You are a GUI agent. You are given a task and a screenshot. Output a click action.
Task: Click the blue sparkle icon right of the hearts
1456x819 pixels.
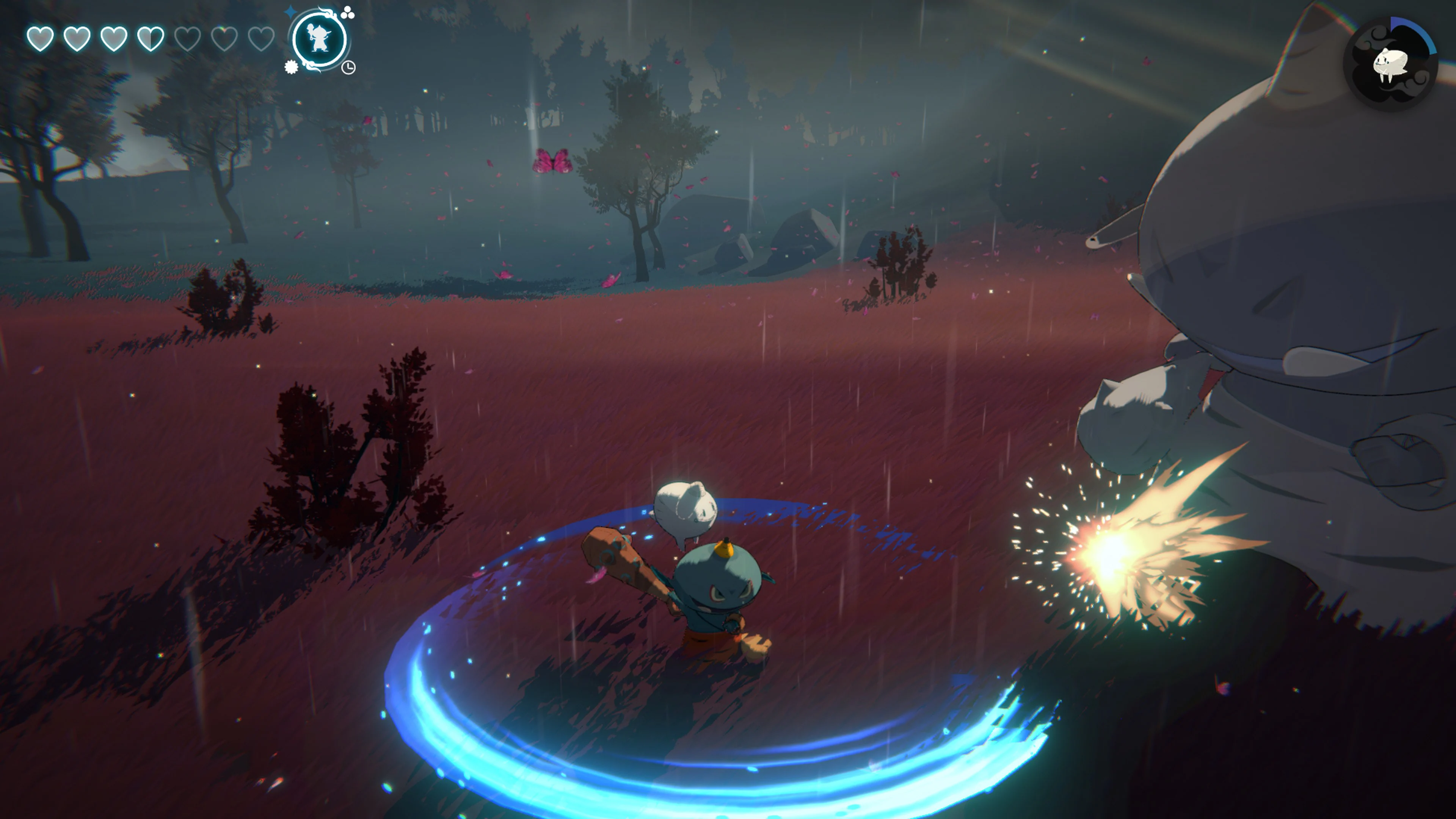coord(290,12)
